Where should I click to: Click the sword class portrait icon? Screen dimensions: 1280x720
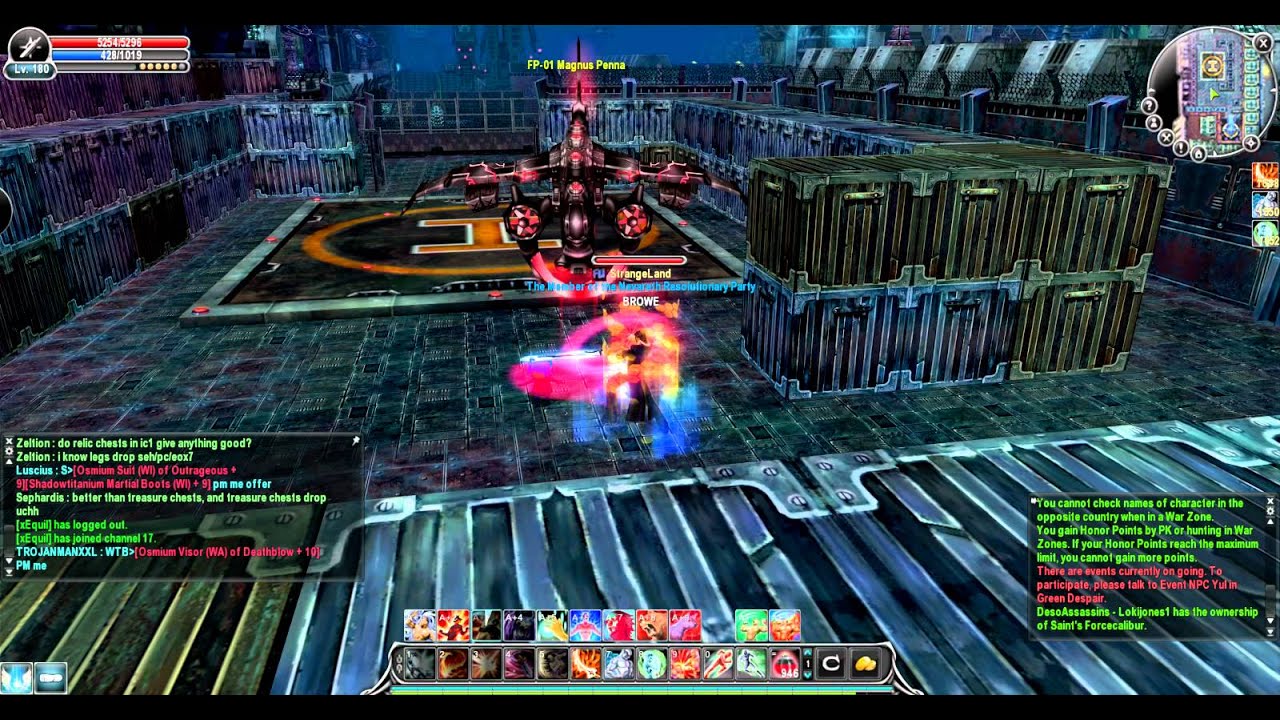[x=28, y=46]
